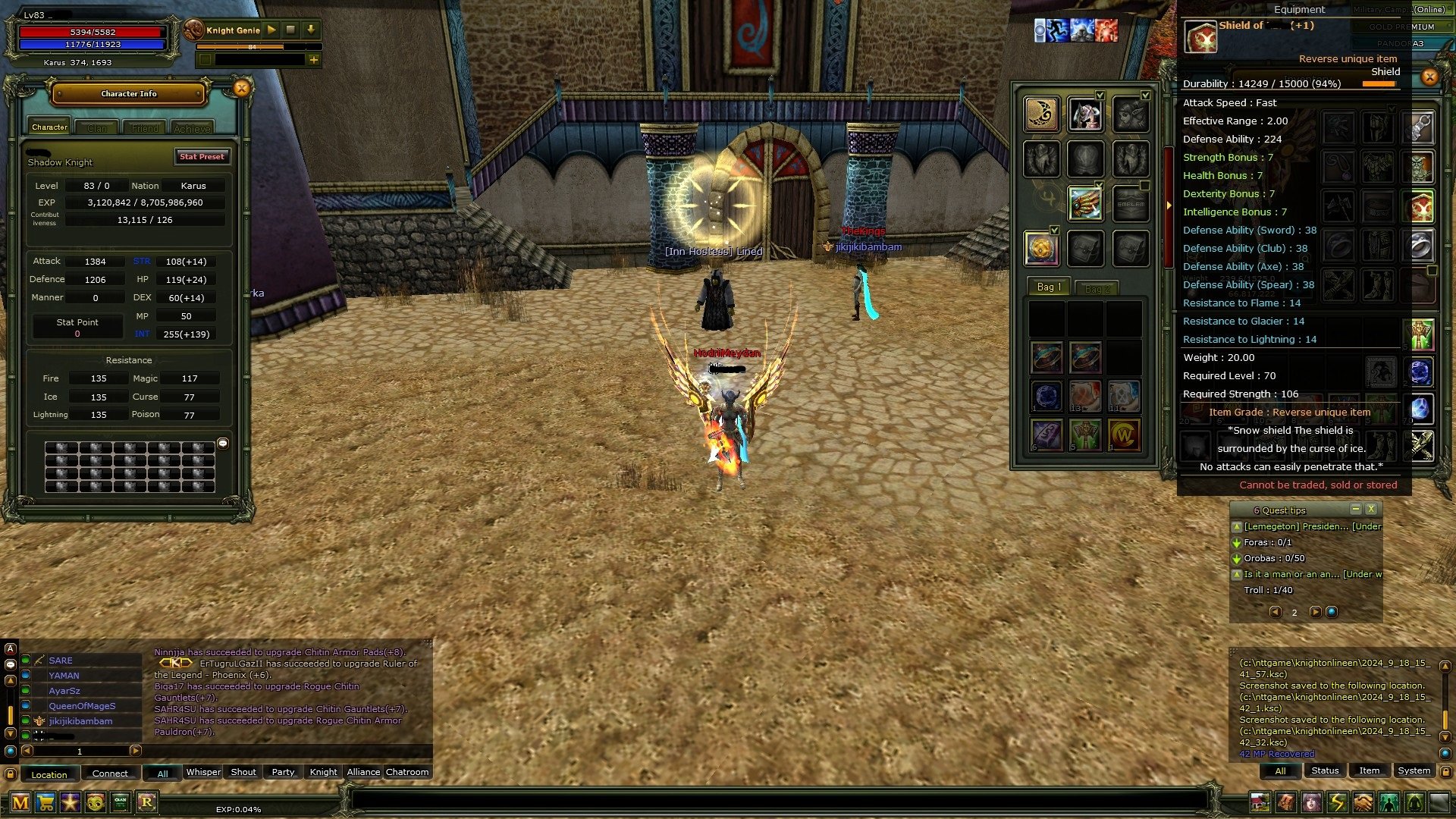The height and width of the screenshot is (819, 1456).
Task: Toggle the helmet visibility checkbox in equipment
Action: [x=1100, y=96]
